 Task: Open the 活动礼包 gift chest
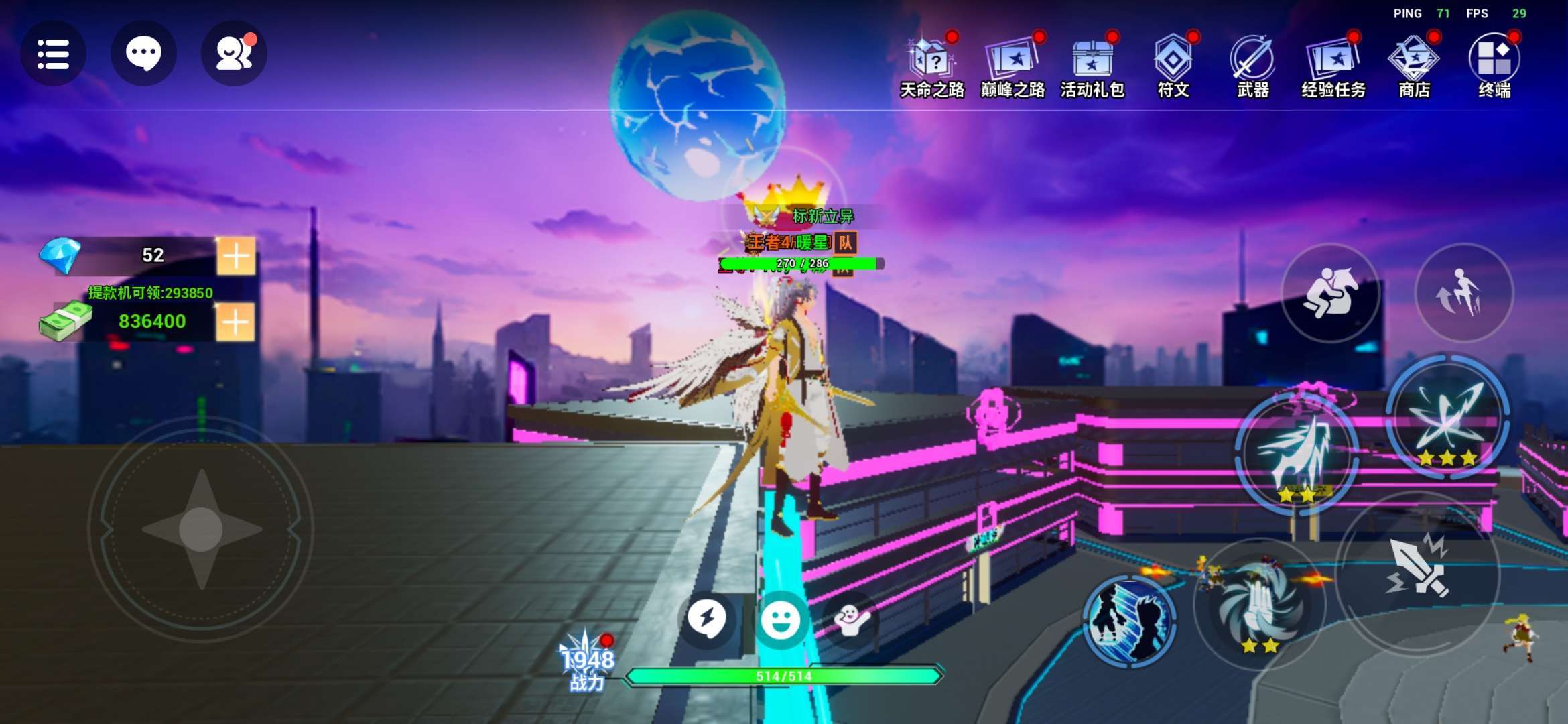coord(1092,66)
